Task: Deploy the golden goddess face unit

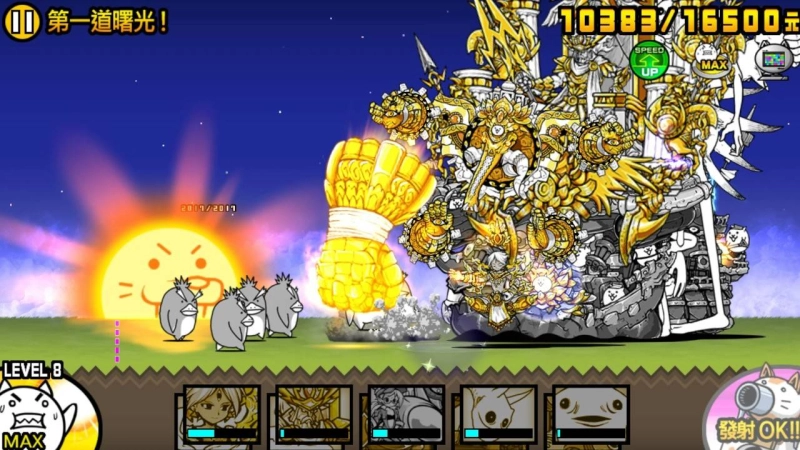Action: click(221, 414)
